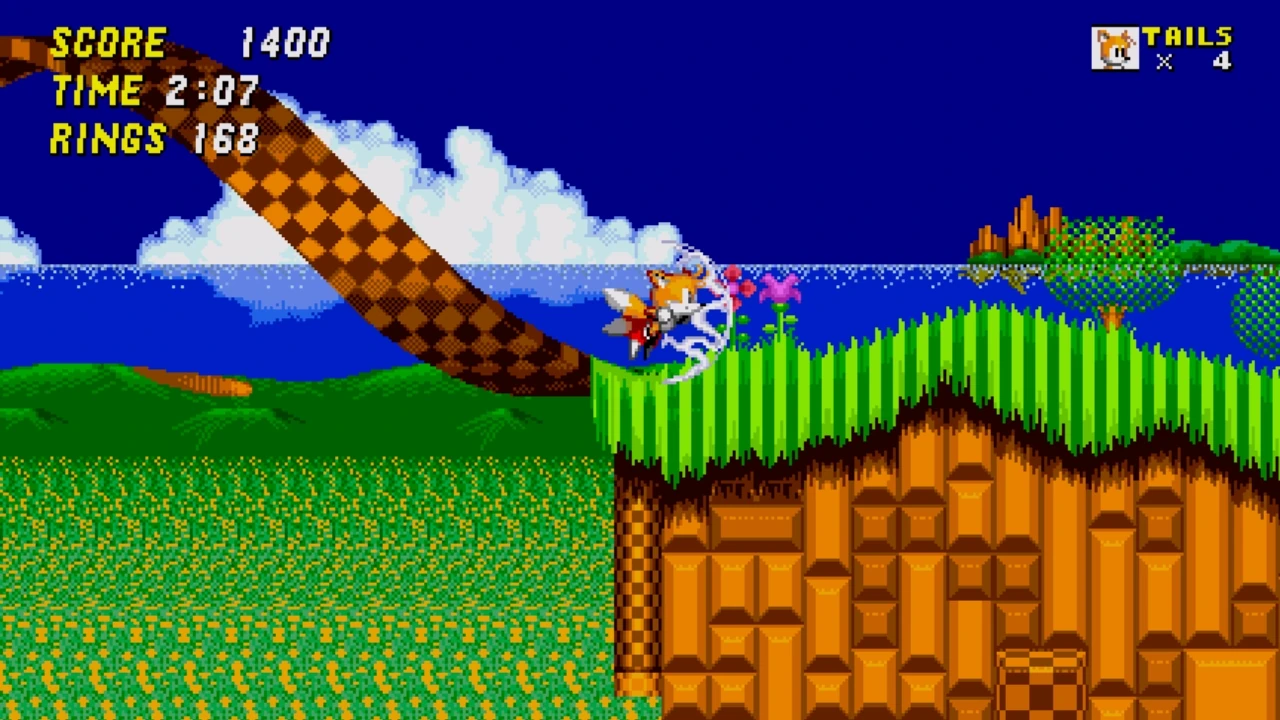
Task: Select Tails the flying character
Action: pyautogui.click(x=670, y=300)
